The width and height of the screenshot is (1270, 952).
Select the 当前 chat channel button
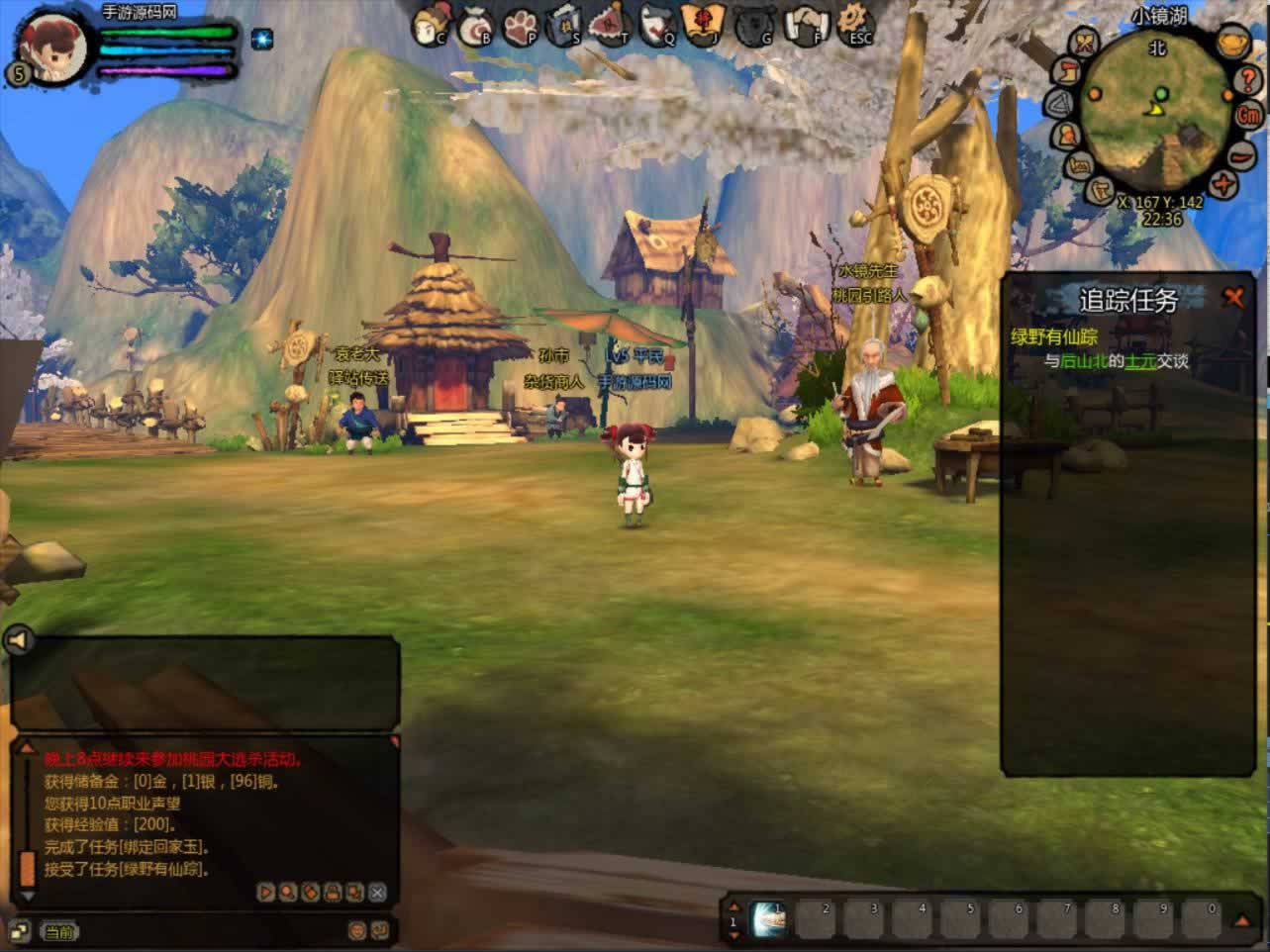[x=58, y=931]
